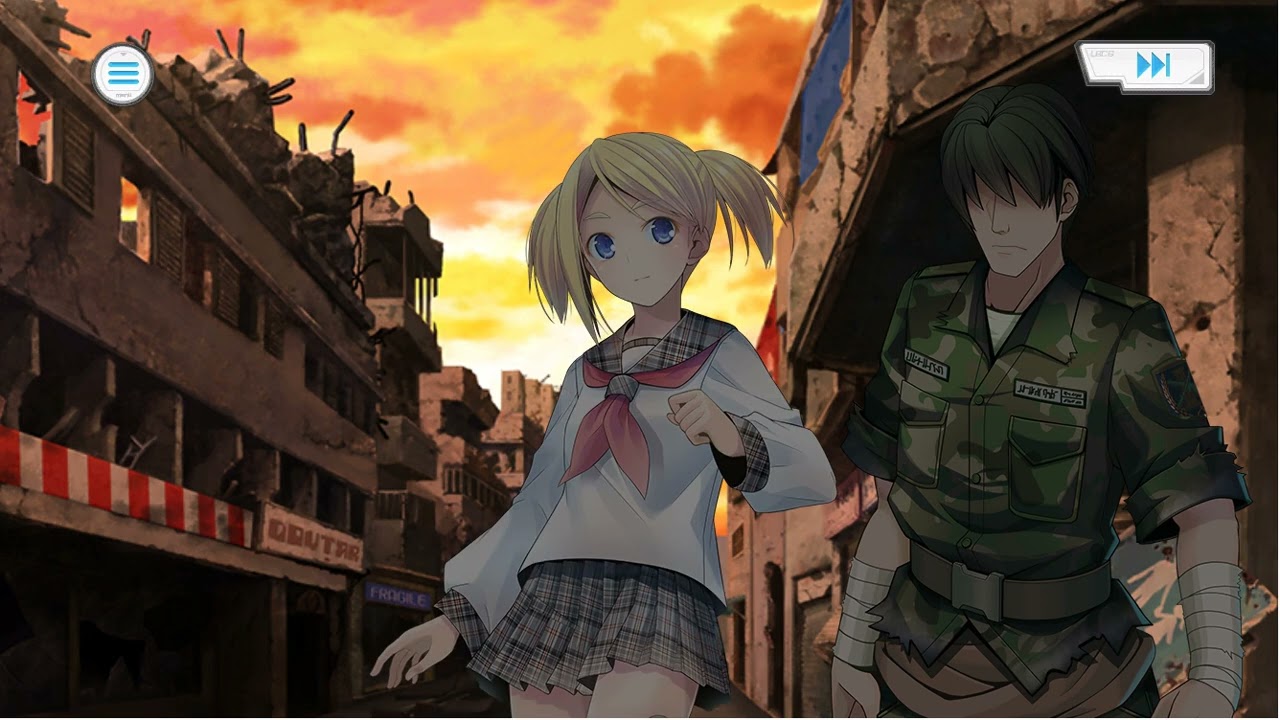
Task: Skip the scene with the fast-forward button
Action: (1146, 66)
